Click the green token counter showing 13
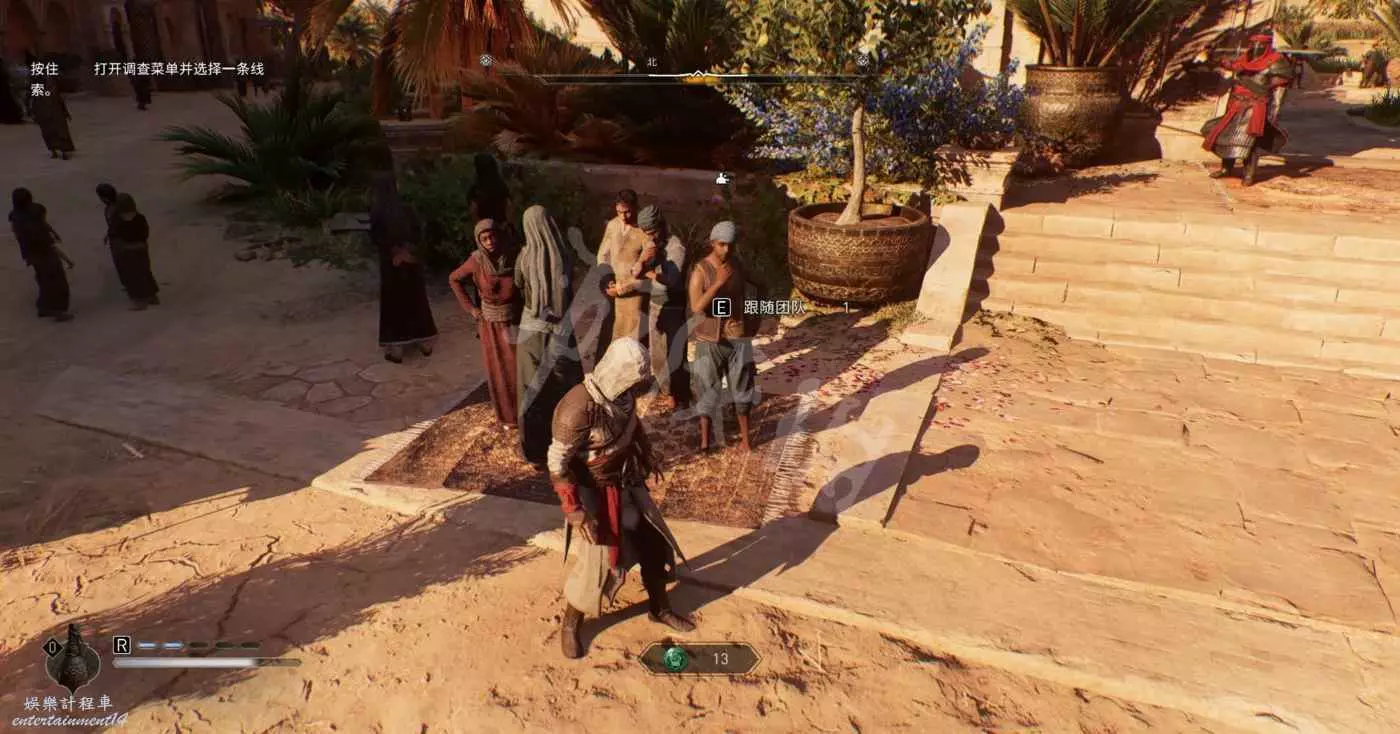This screenshot has height=734, width=1400. click(x=699, y=658)
